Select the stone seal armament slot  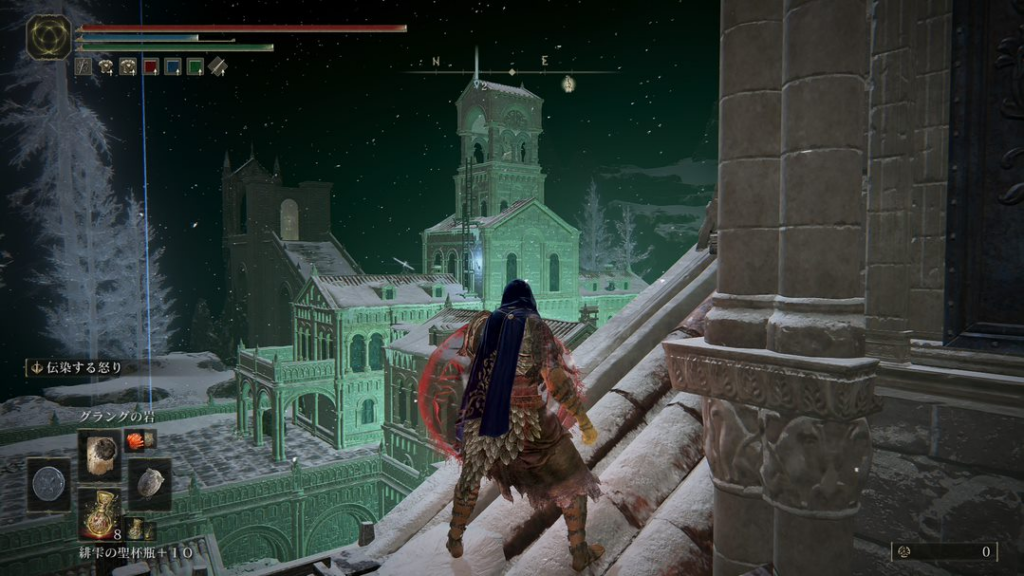[149, 483]
